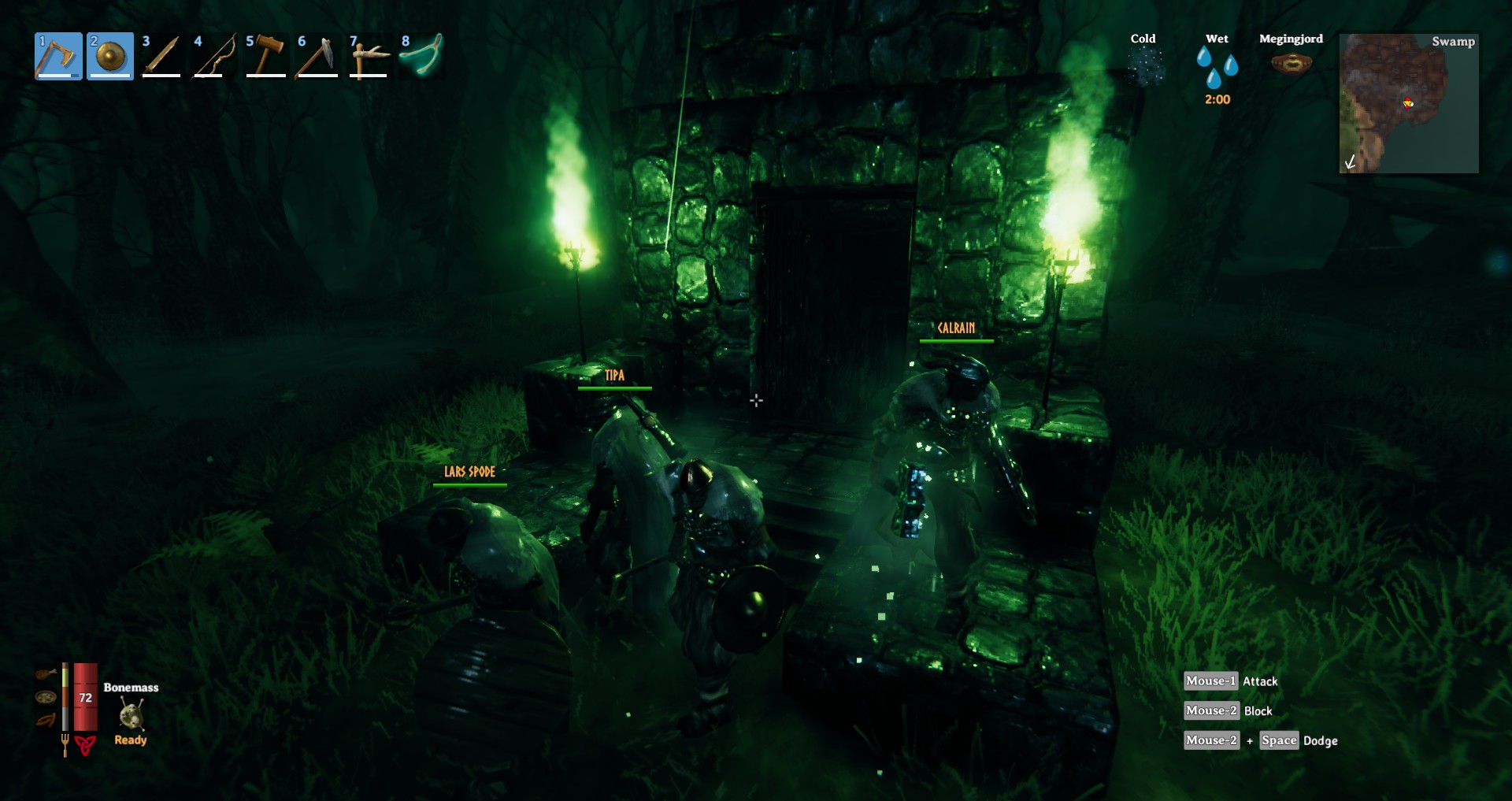Equip the bronze buckler in slot 2
Image resolution: width=1512 pixels, height=801 pixels.
110,57
